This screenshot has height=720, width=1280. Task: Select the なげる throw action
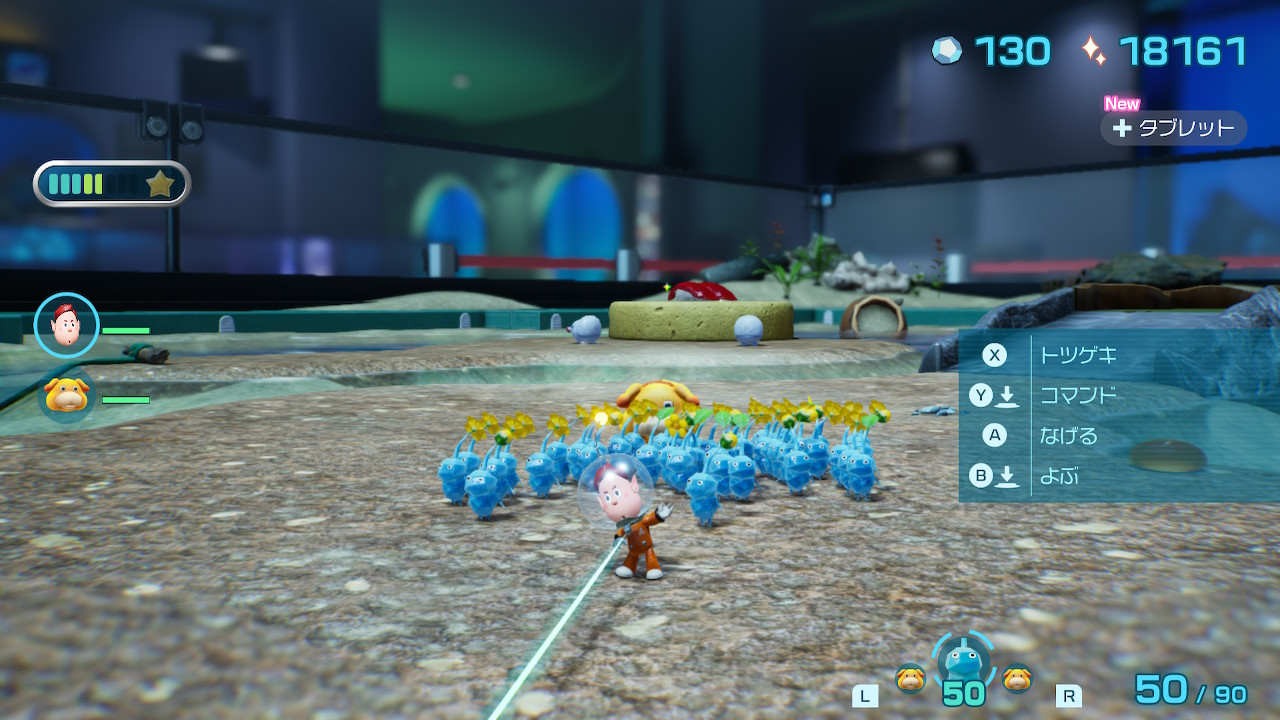coord(1068,436)
